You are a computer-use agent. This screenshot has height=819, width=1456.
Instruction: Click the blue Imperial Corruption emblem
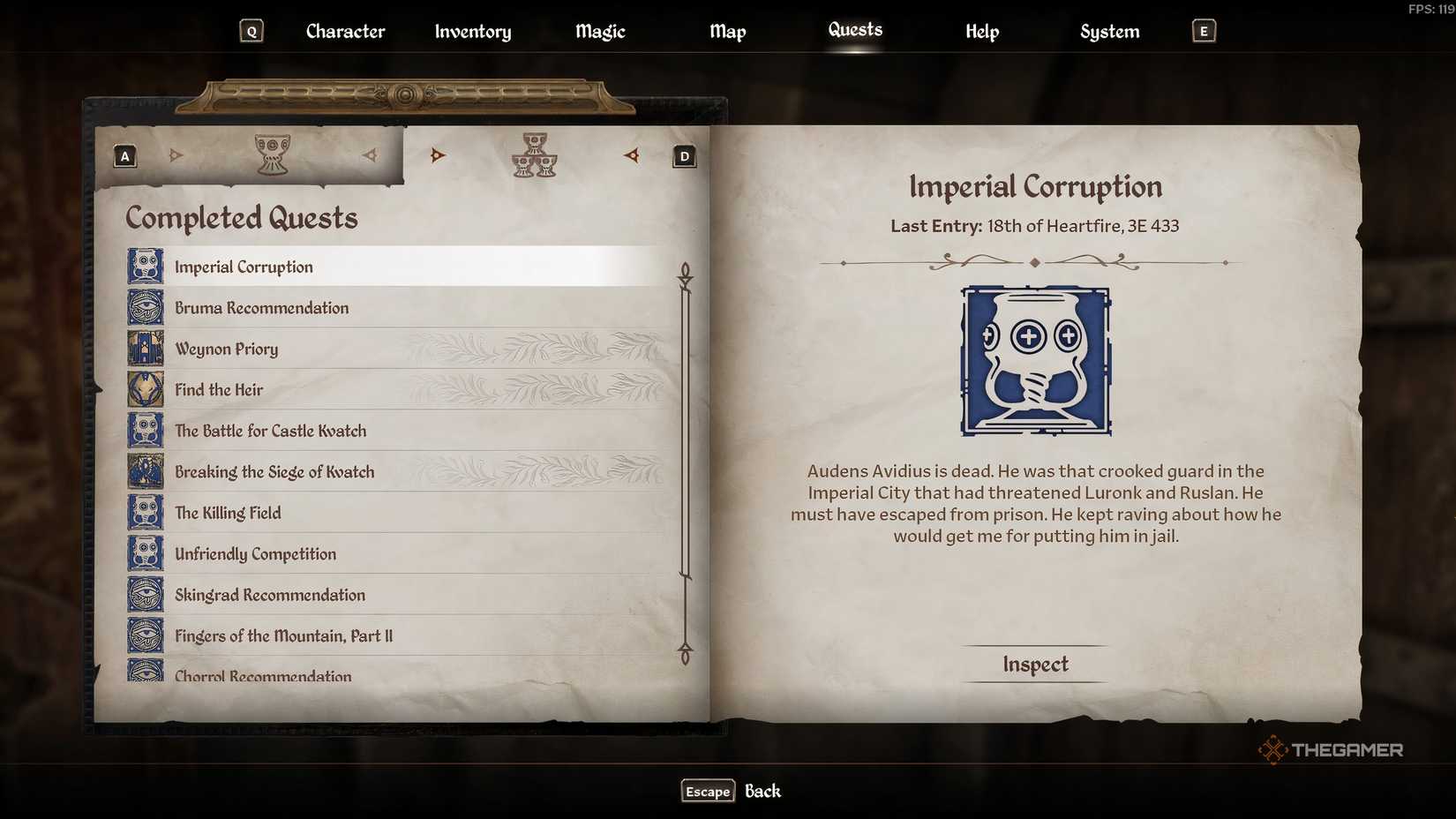point(1035,361)
